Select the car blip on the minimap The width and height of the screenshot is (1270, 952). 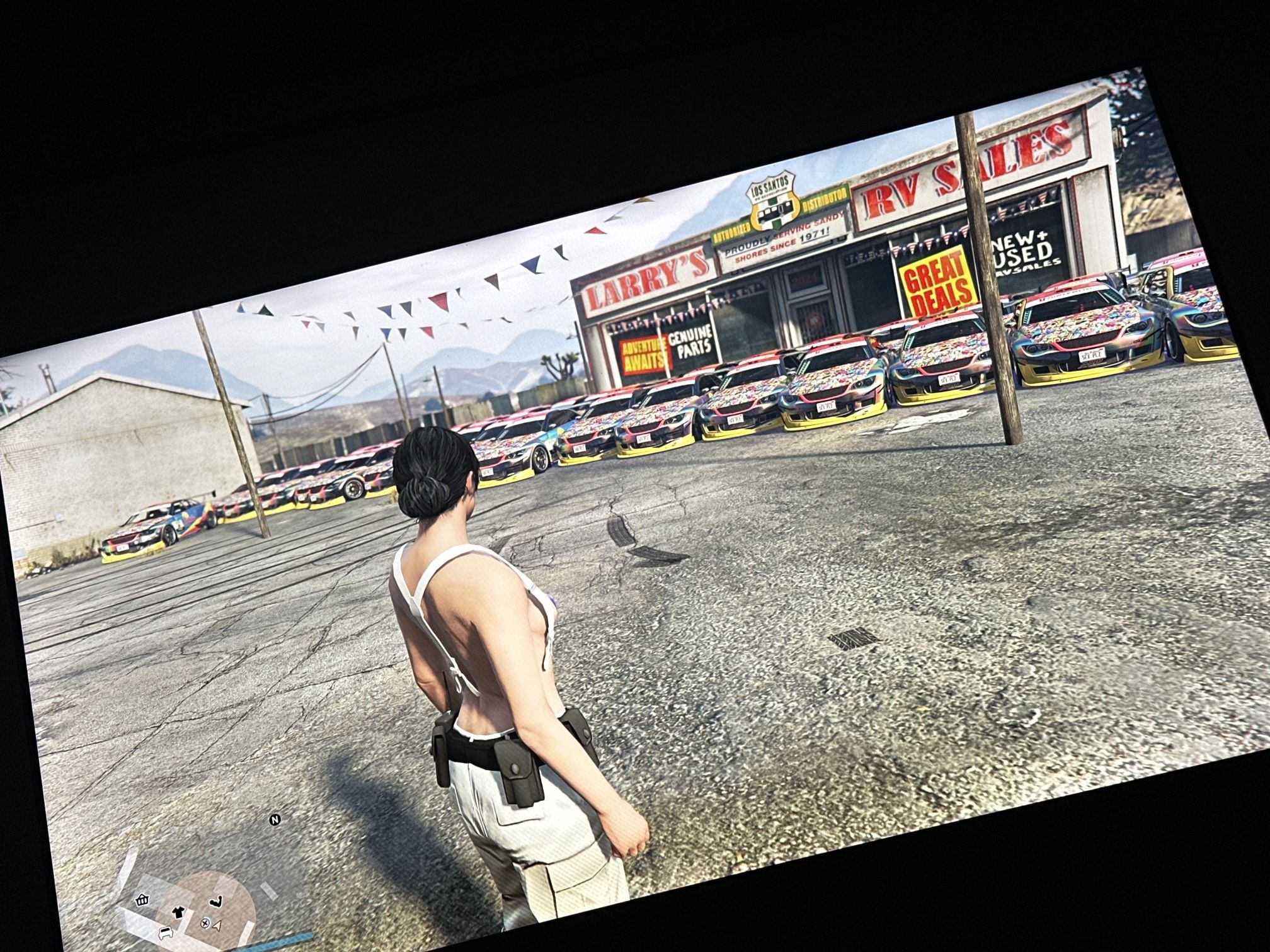point(166,934)
